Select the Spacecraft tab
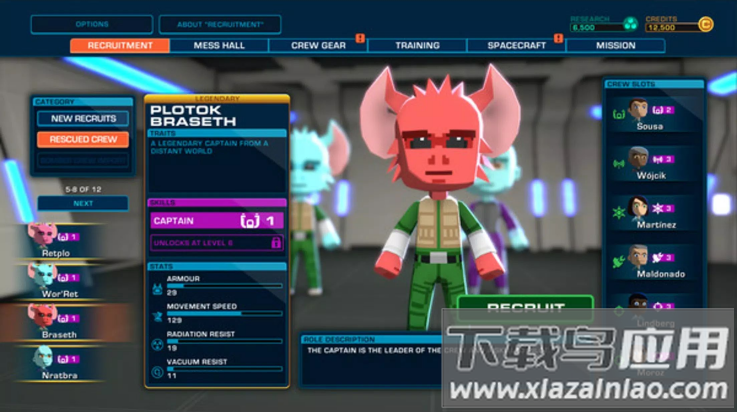Screen dimensions: 737x412 516,45
